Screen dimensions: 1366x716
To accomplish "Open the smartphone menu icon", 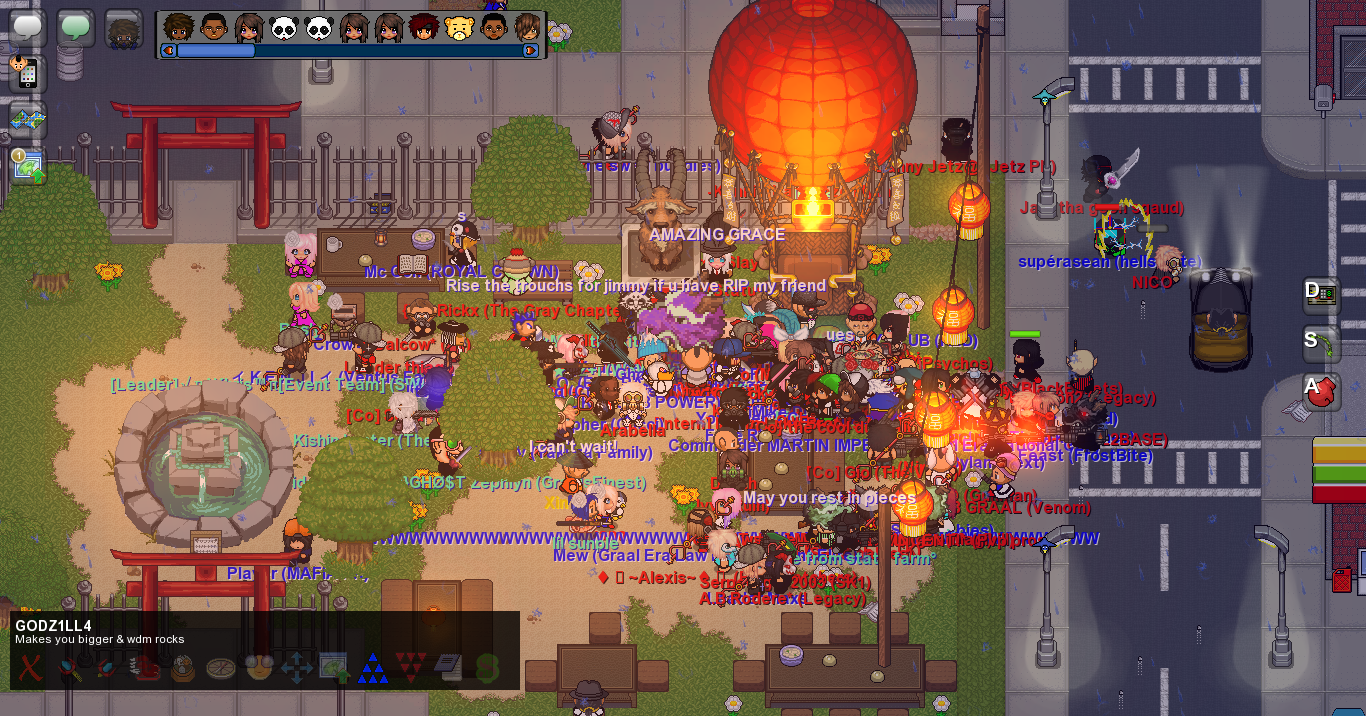I will coord(27,73).
